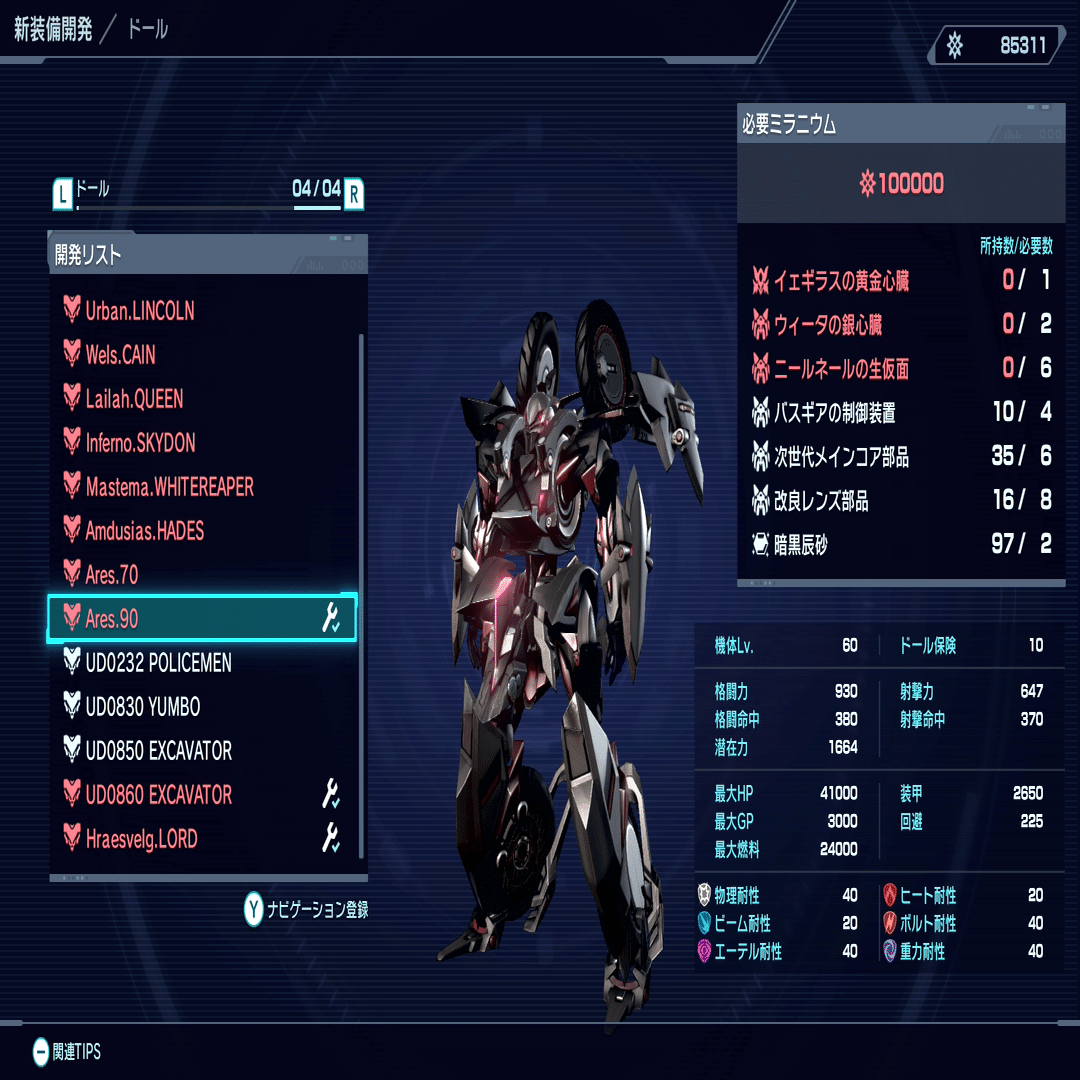The height and width of the screenshot is (1080, 1080).
Task: Select UD0232 POLICEMEN doll
Action: [158, 663]
